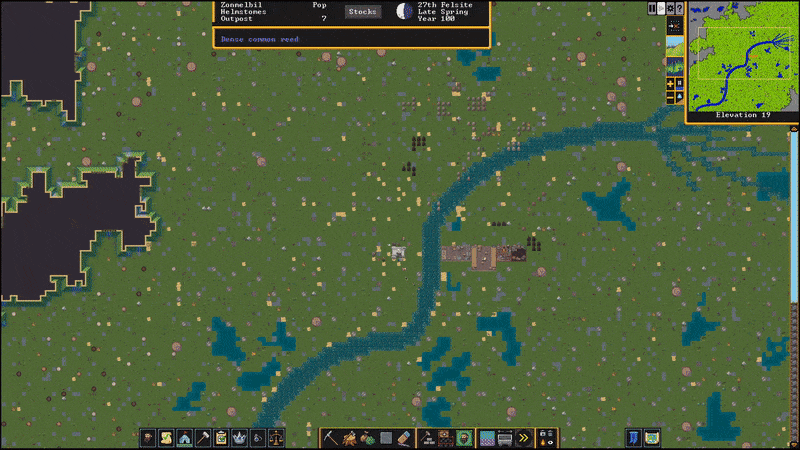Open the scroll icon in toolbar
The width and height of the screenshot is (800, 450).
[x=166, y=438]
